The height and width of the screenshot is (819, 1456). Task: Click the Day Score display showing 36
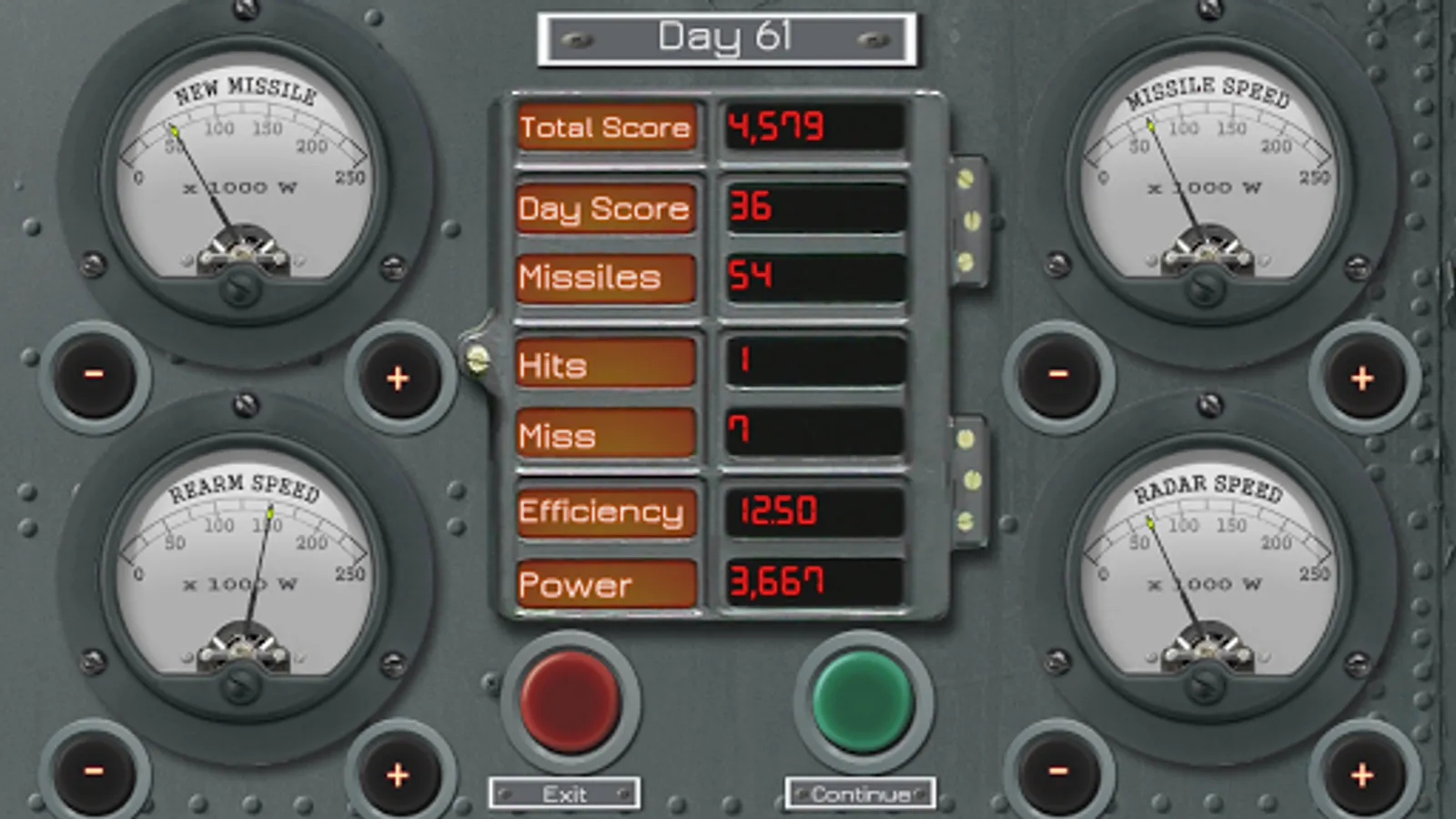tap(813, 208)
